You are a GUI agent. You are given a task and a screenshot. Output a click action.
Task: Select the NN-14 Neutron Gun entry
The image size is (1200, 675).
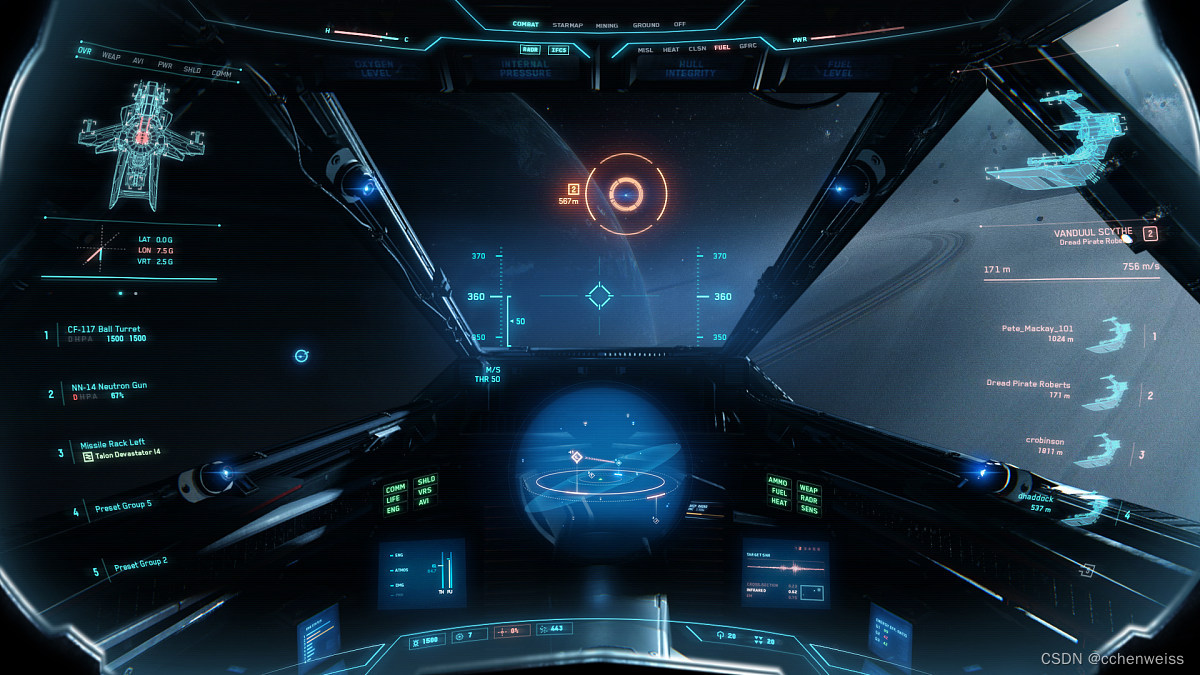point(109,385)
